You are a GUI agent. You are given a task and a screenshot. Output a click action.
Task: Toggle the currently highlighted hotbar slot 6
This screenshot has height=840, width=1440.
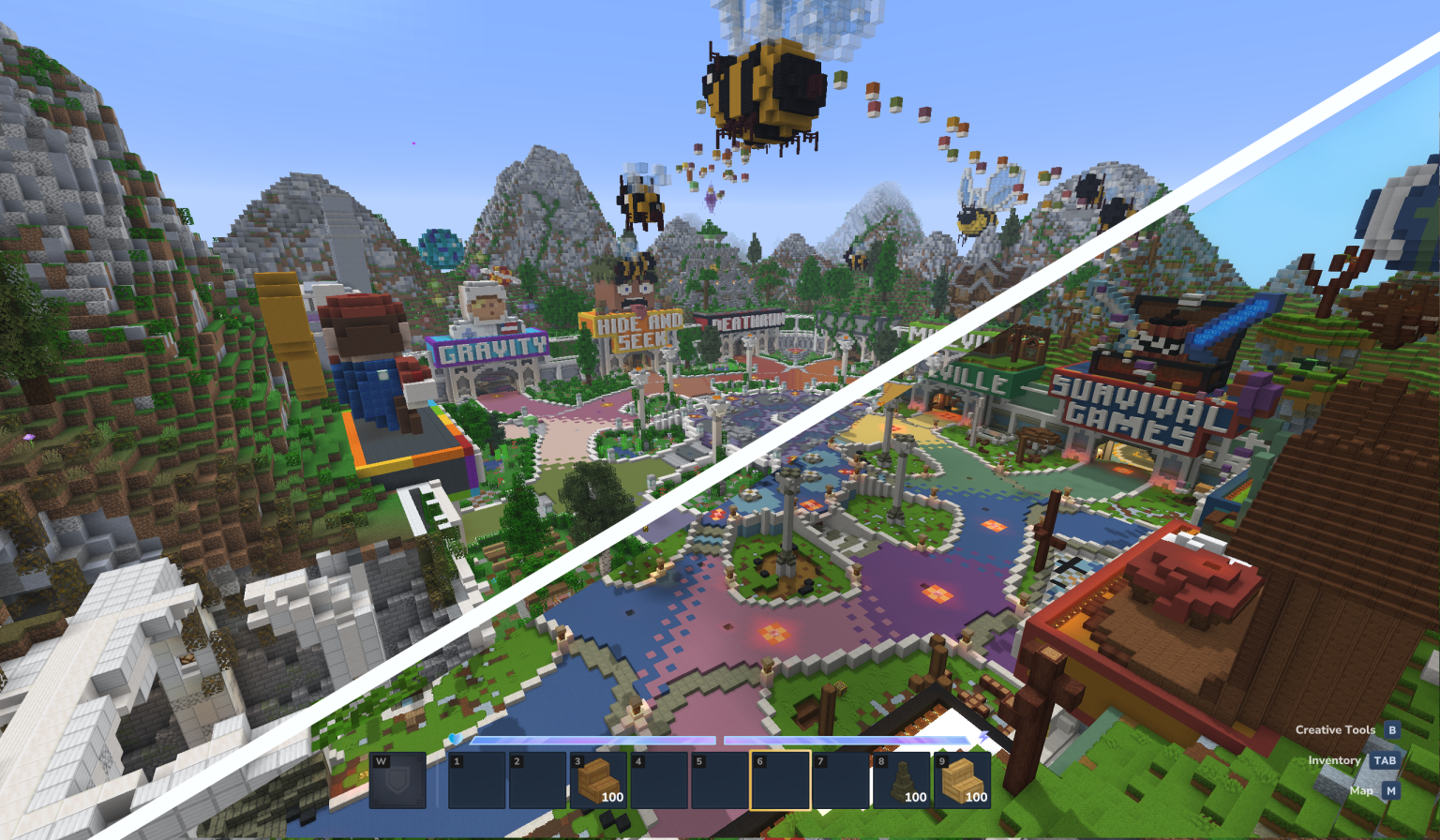click(782, 782)
